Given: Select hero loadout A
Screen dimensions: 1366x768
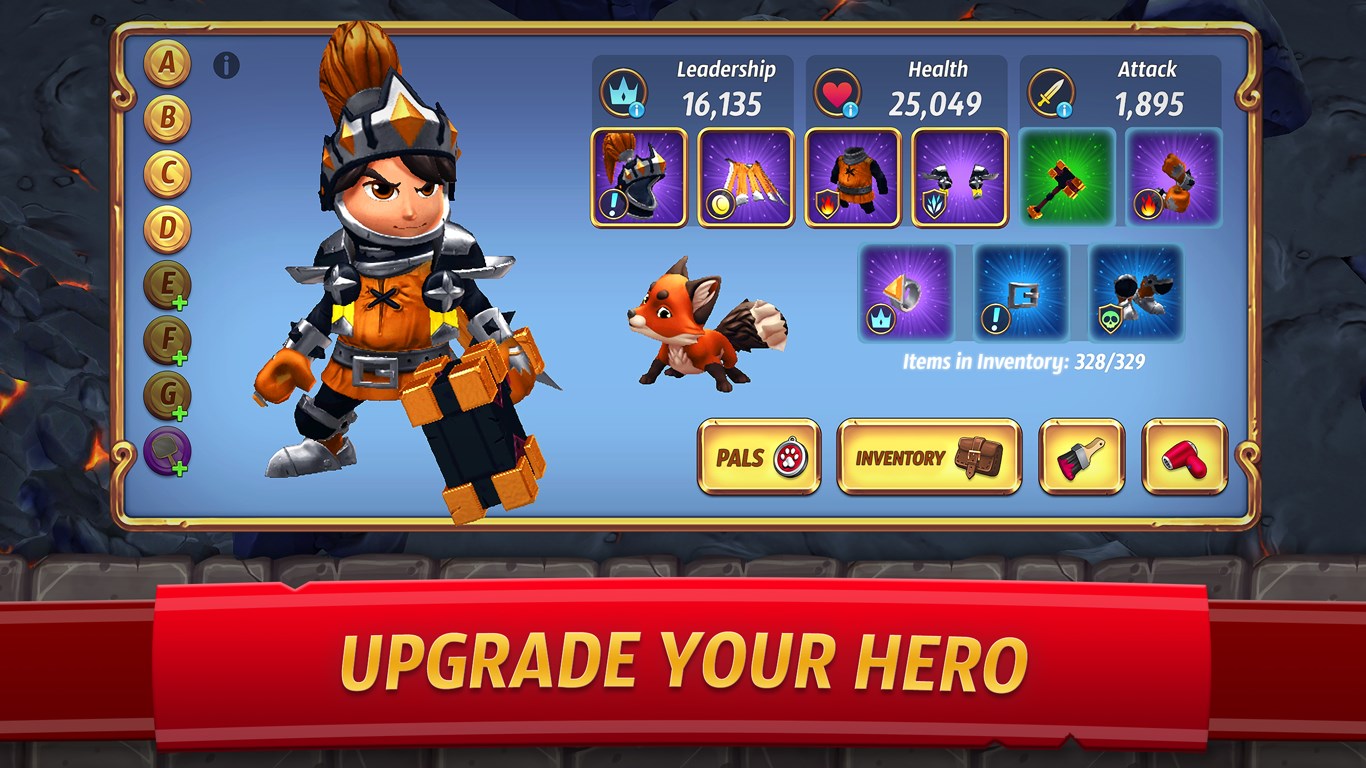Looking at the screenshot, I should (166, 63).
